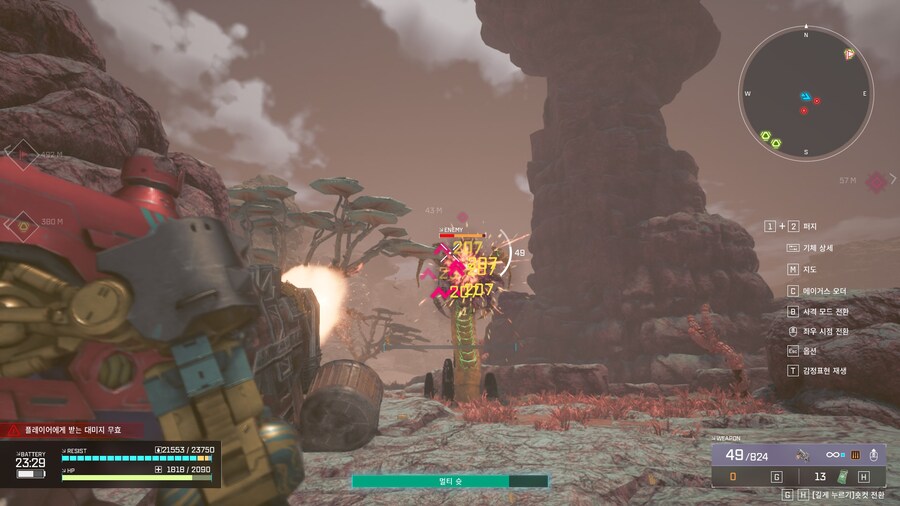
Task: Select the pink diamond 57 M waypoint
Action: (876, 181)
